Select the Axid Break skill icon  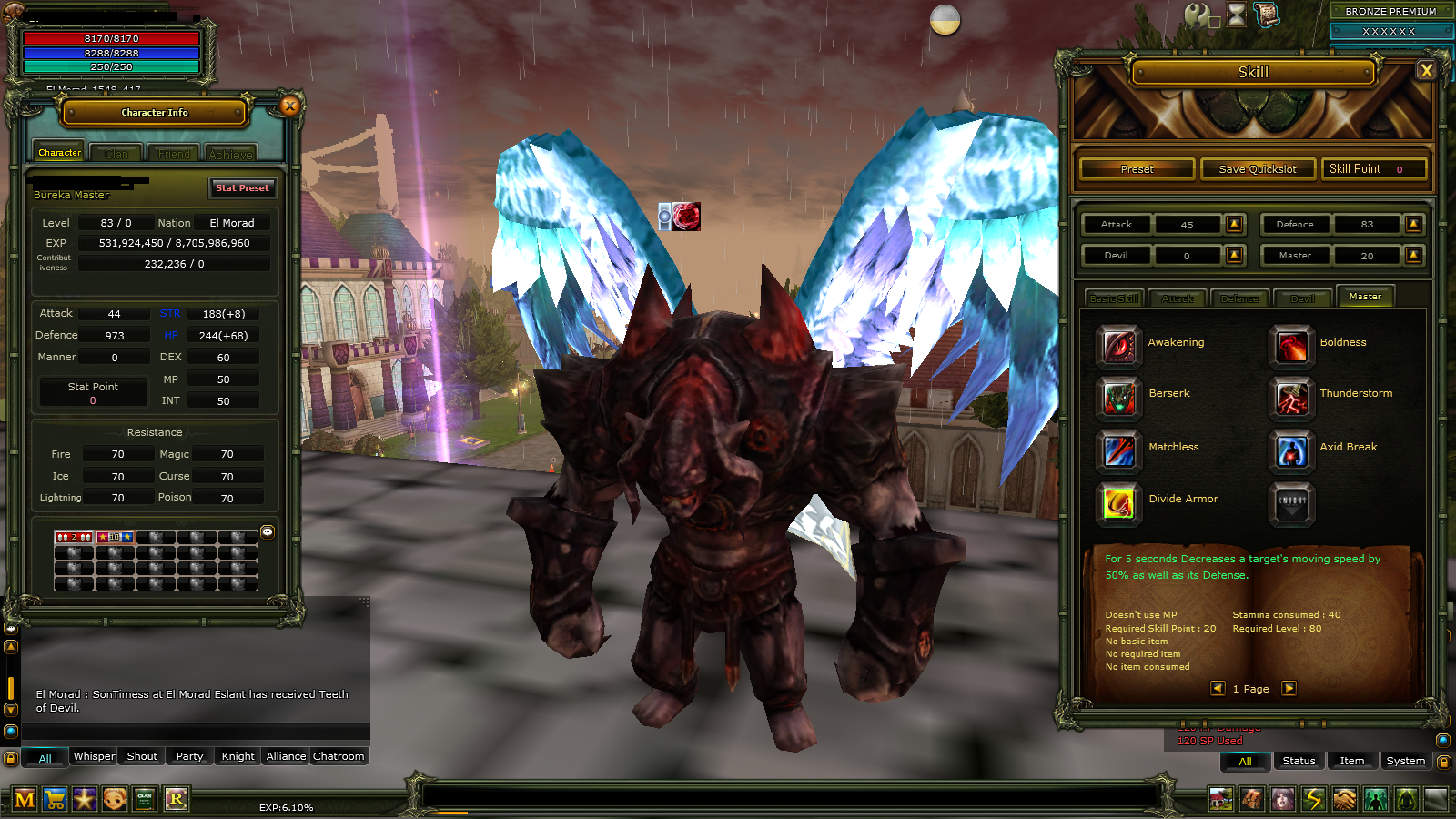pyautogui.click(x=1292, y=452)
